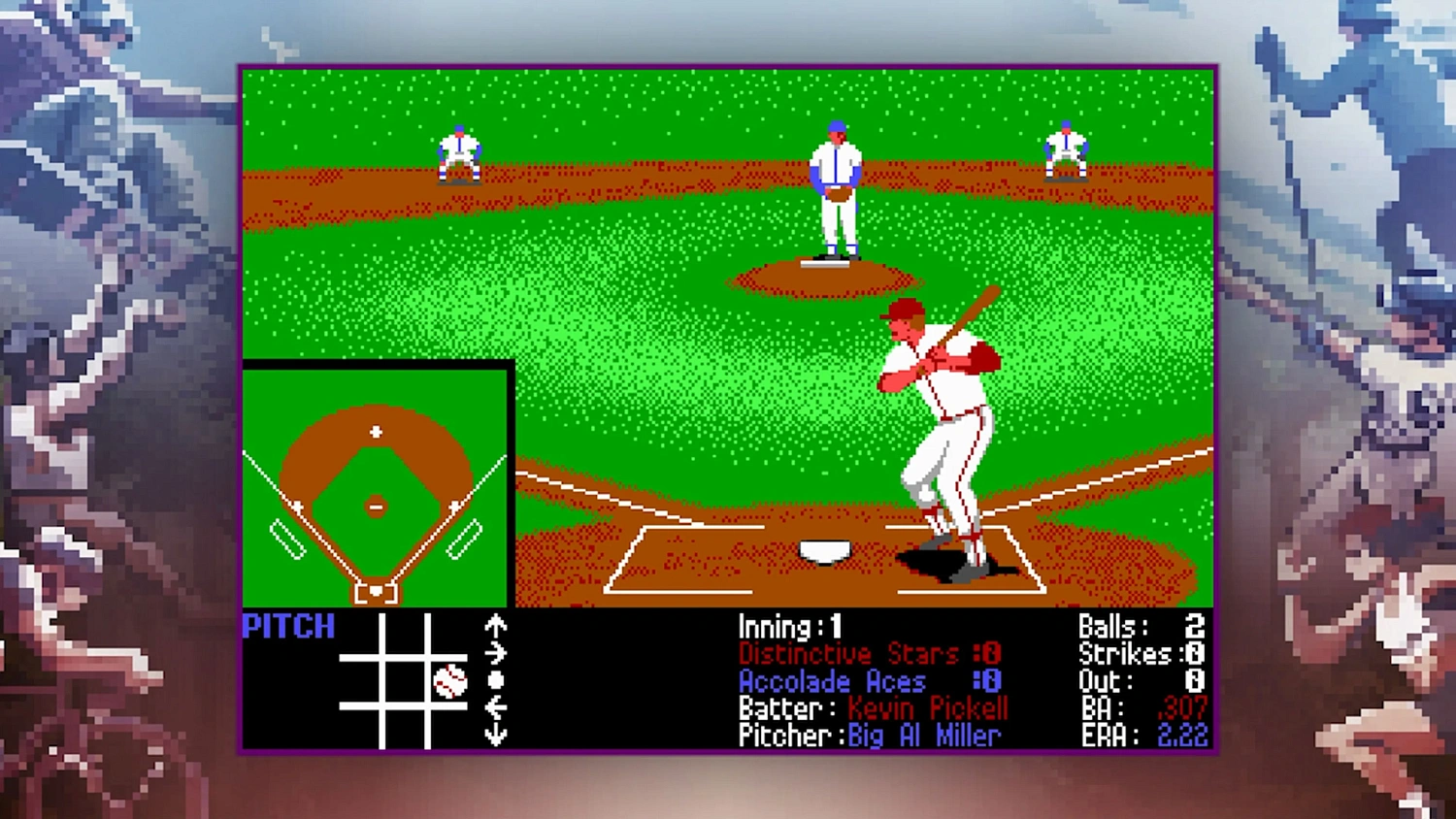
Task: Expand the field overview minimap panel
Action: 378,482
